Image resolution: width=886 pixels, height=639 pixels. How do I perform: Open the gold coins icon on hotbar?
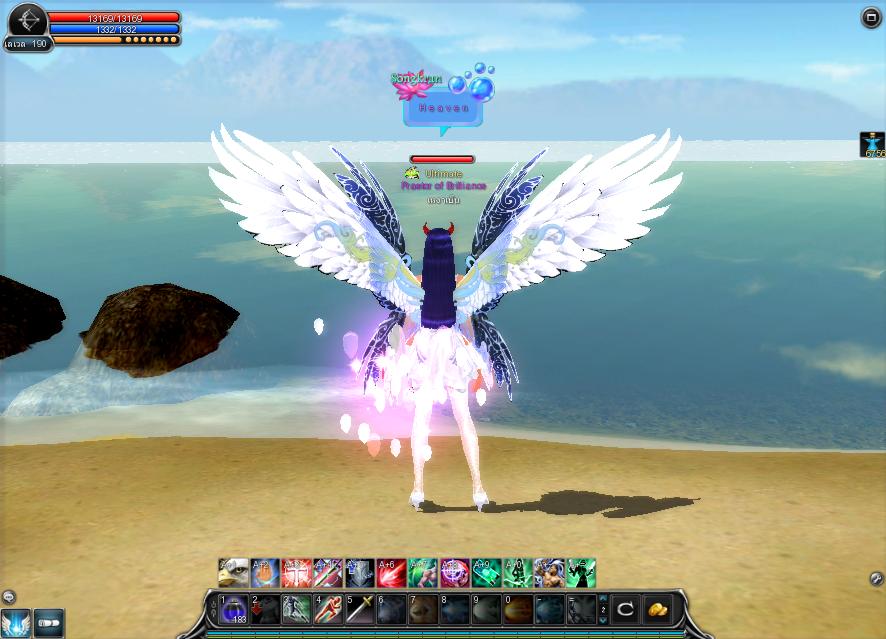click(x=657, y=608)
